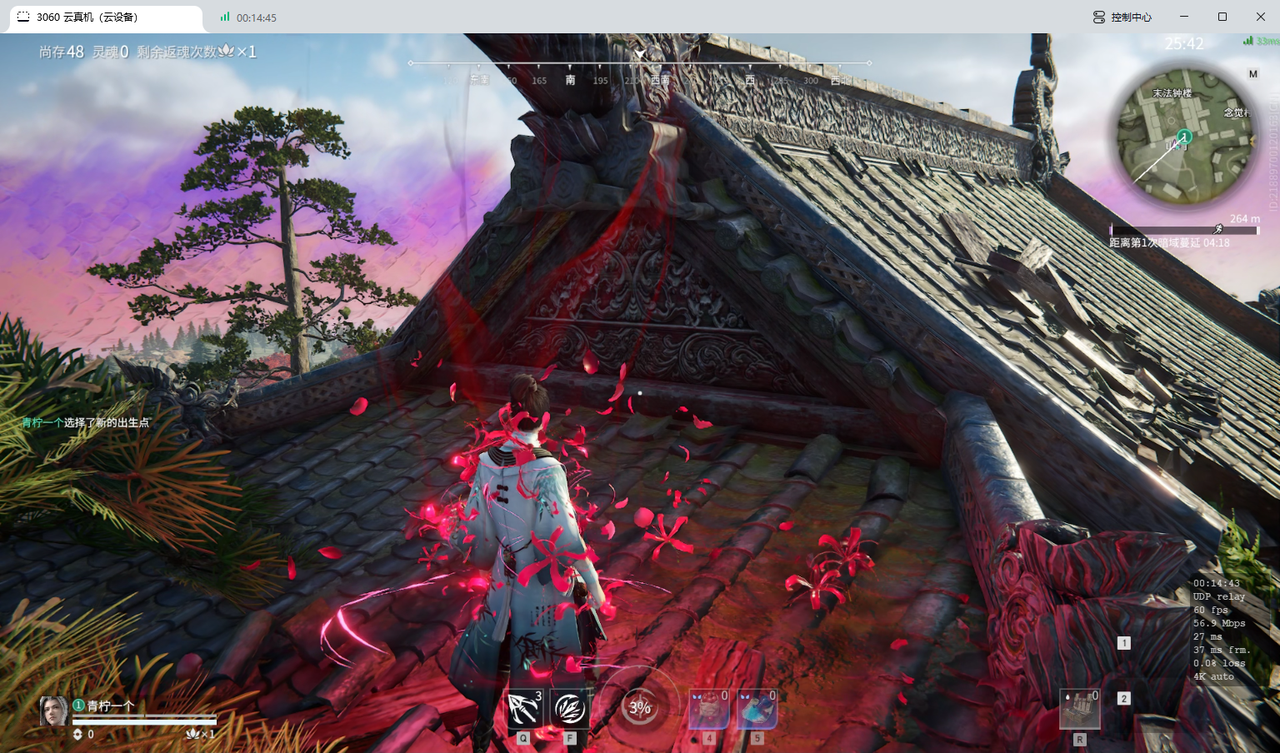This screenshot has height=753, width=1280.
Task: Select the 3060 云真机 tab
Action: (x=100, y=17)
